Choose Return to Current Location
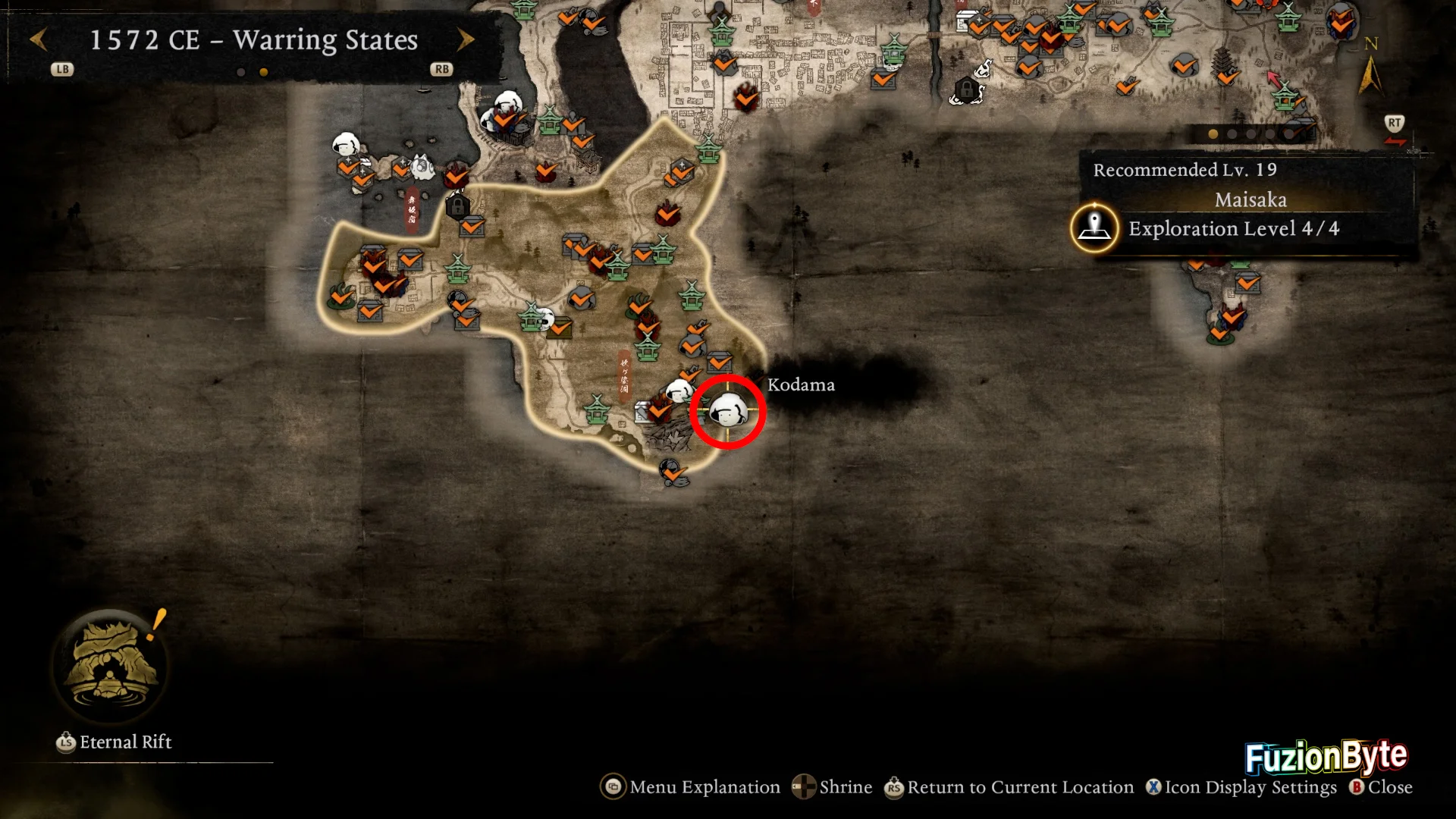This screenshot has height=819, width=1456. coord(1009,787)
